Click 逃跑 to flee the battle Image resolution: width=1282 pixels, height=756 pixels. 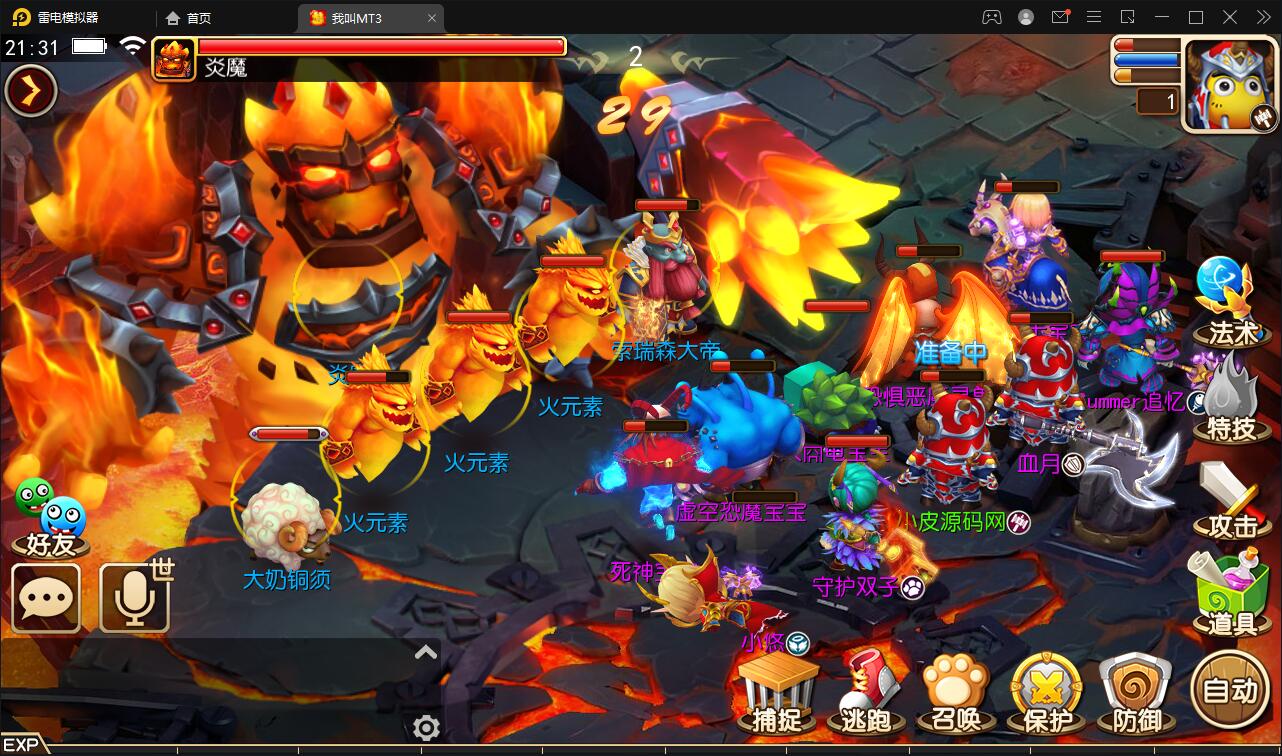866,693
